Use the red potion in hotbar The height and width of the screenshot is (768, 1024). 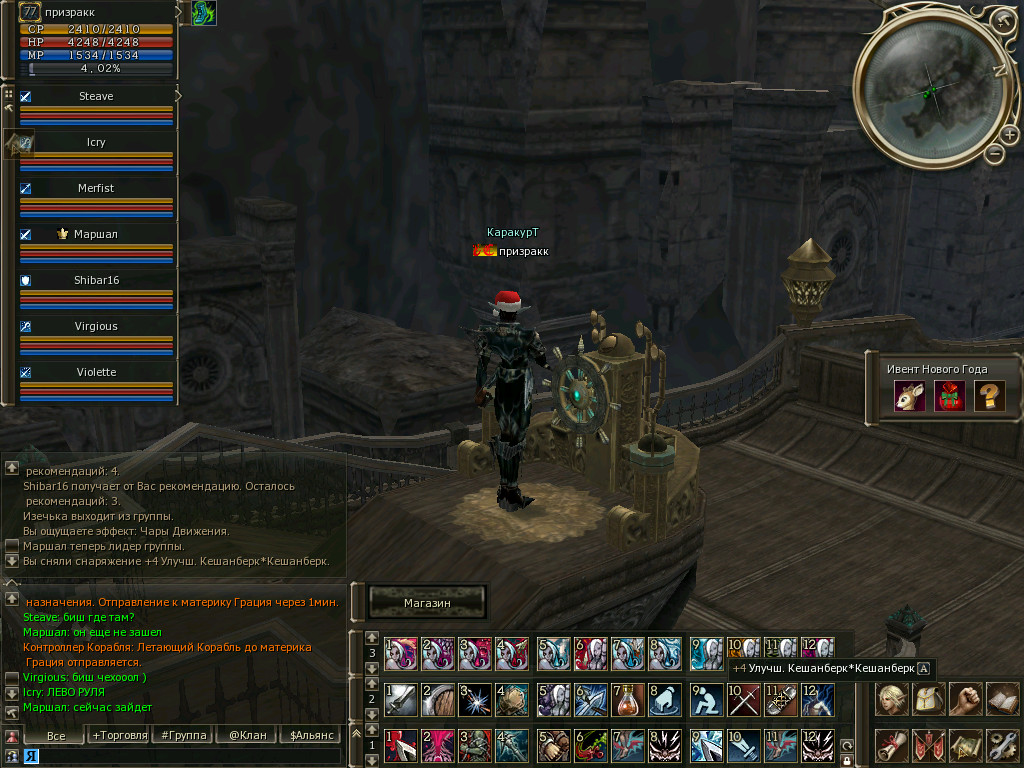[628, 698]
